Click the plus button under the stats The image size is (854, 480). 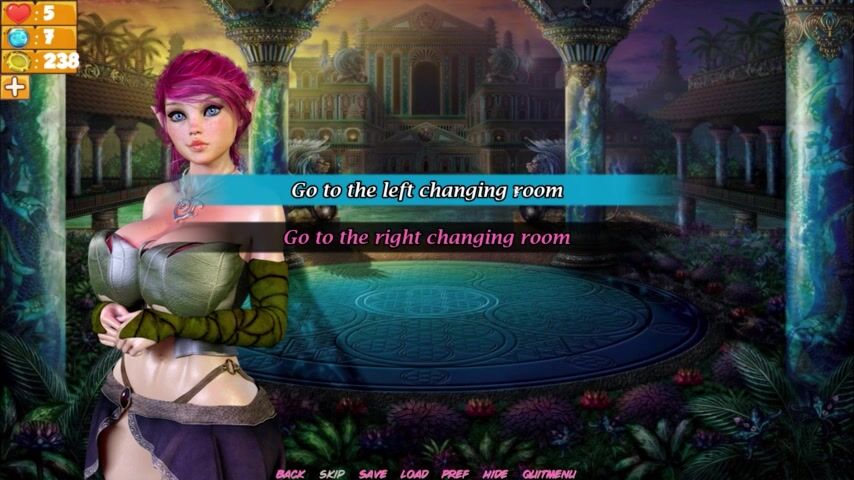click(15, 87)
